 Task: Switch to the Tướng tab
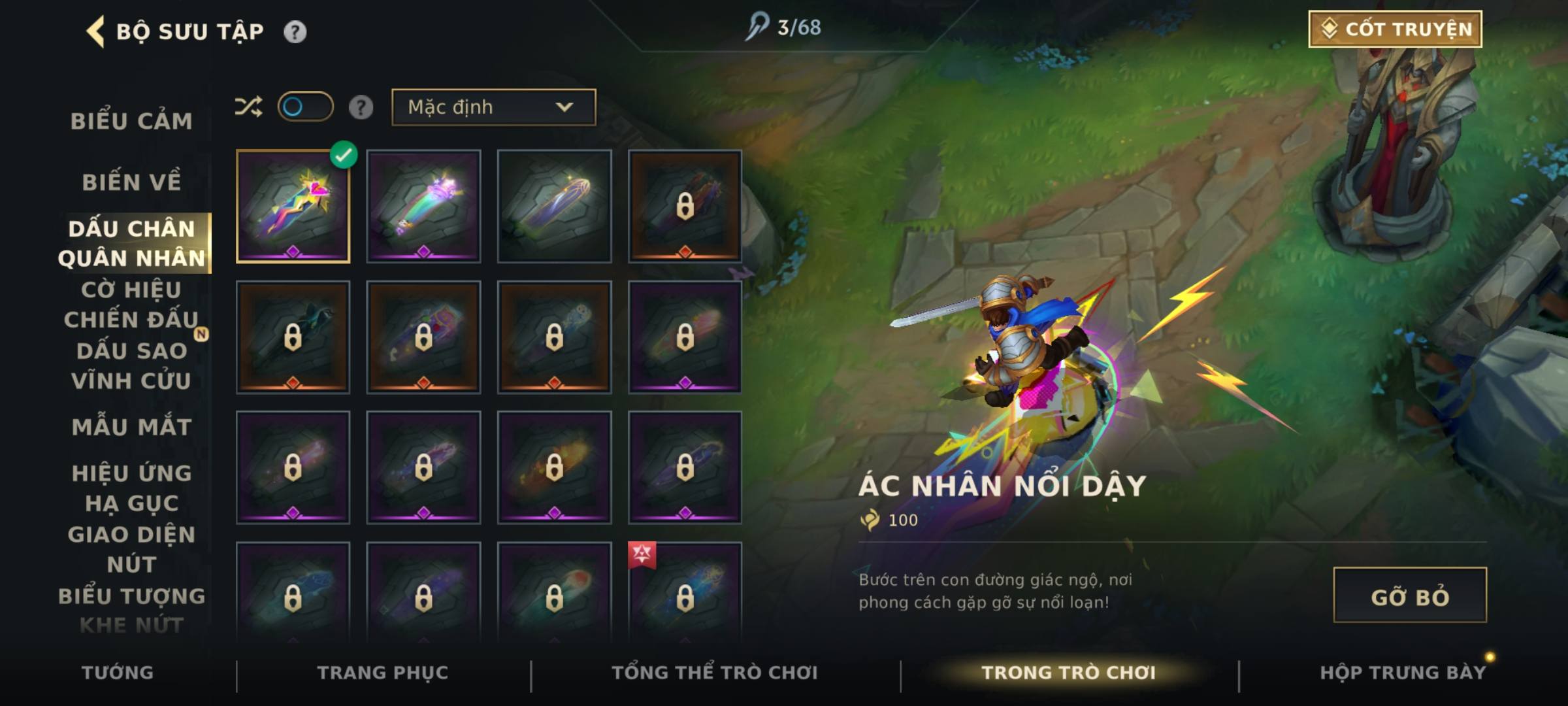118,673
